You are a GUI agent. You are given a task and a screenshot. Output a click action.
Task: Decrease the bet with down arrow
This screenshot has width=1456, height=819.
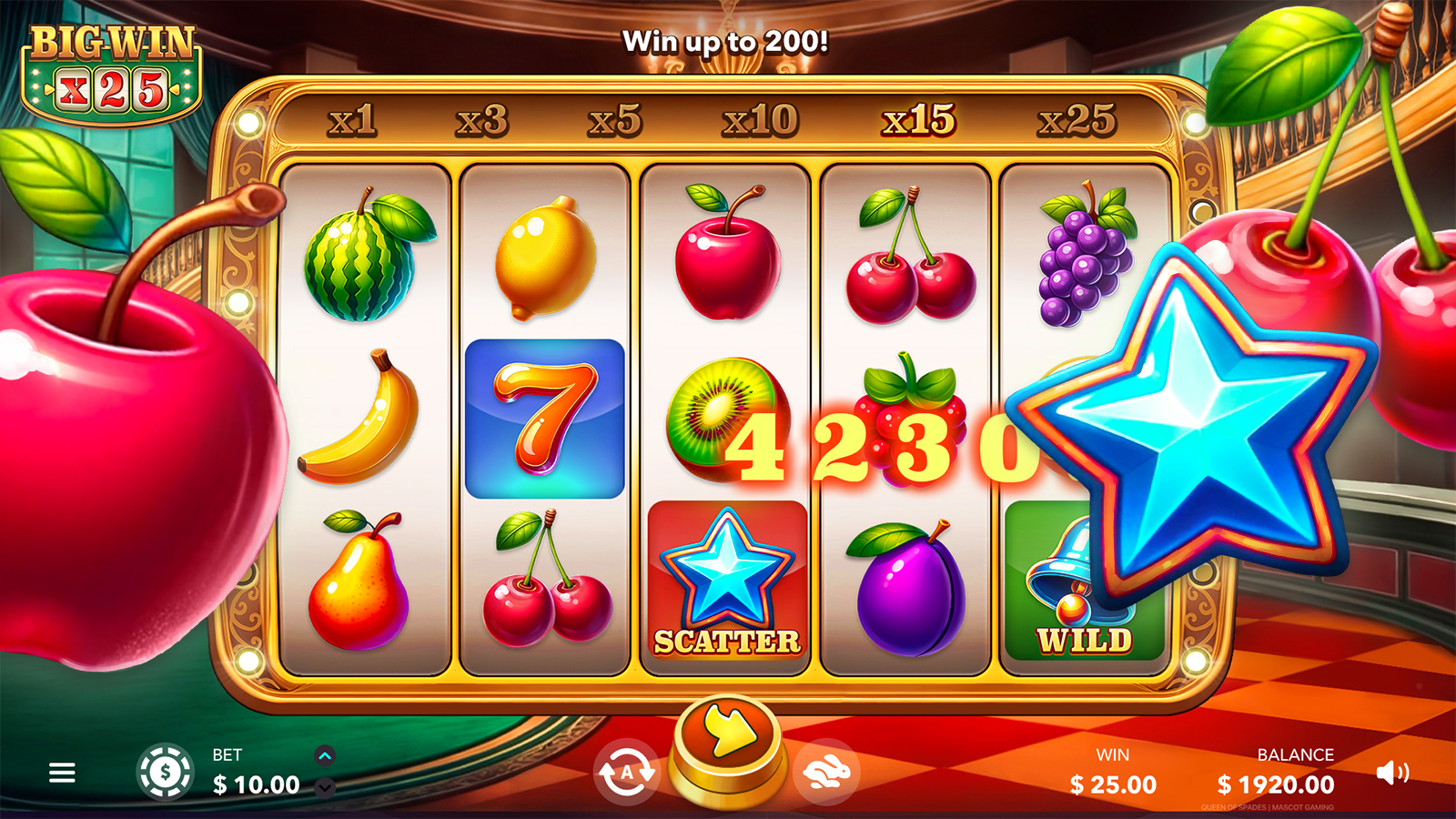(325, 788)
